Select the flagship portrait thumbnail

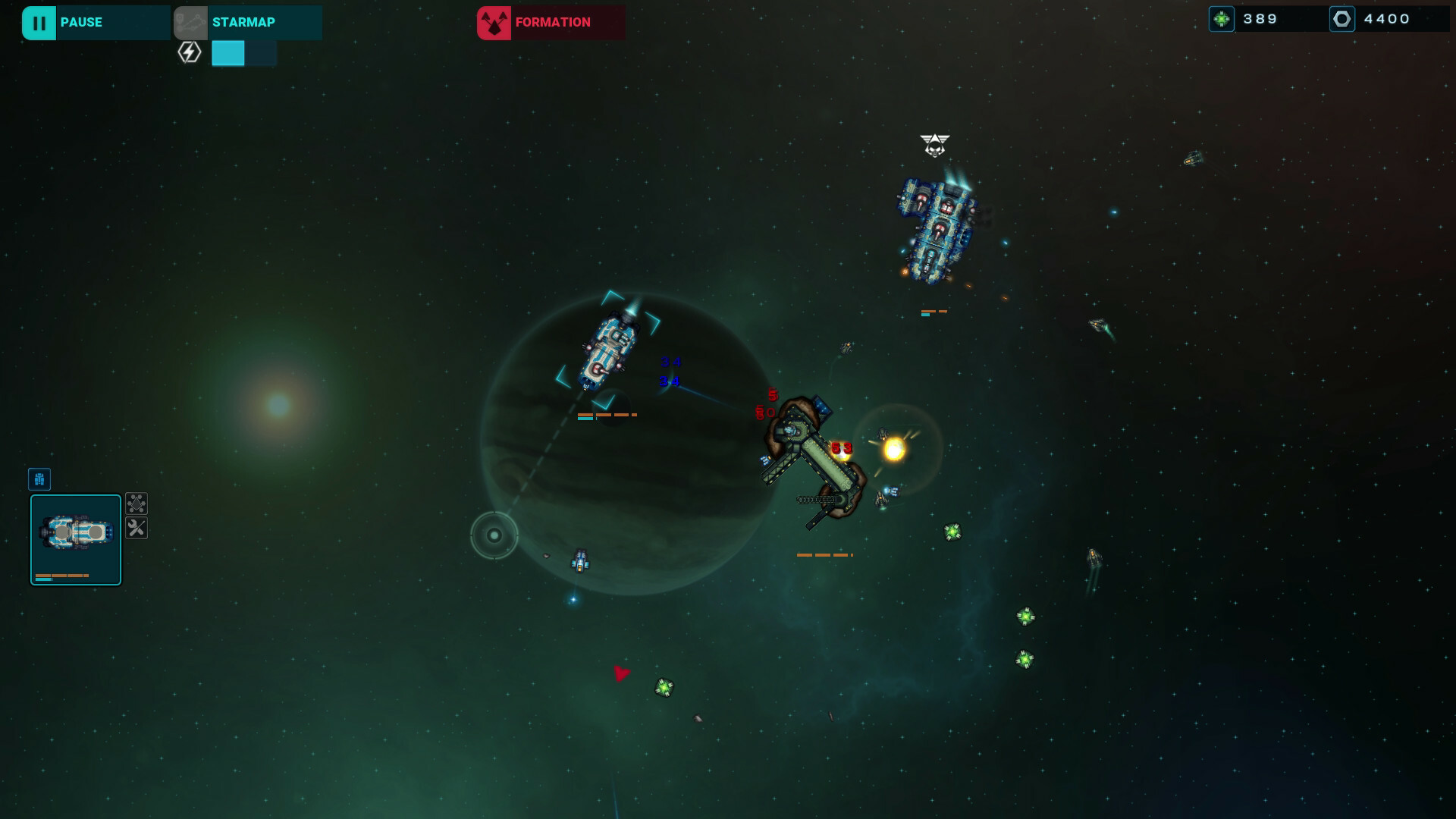[76, 538]
